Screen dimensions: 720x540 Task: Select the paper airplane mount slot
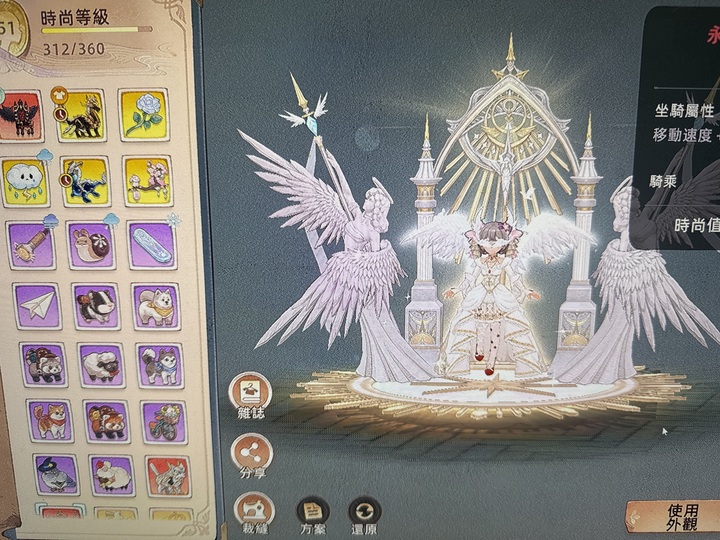pyautogui.click(x=37, y=305)
